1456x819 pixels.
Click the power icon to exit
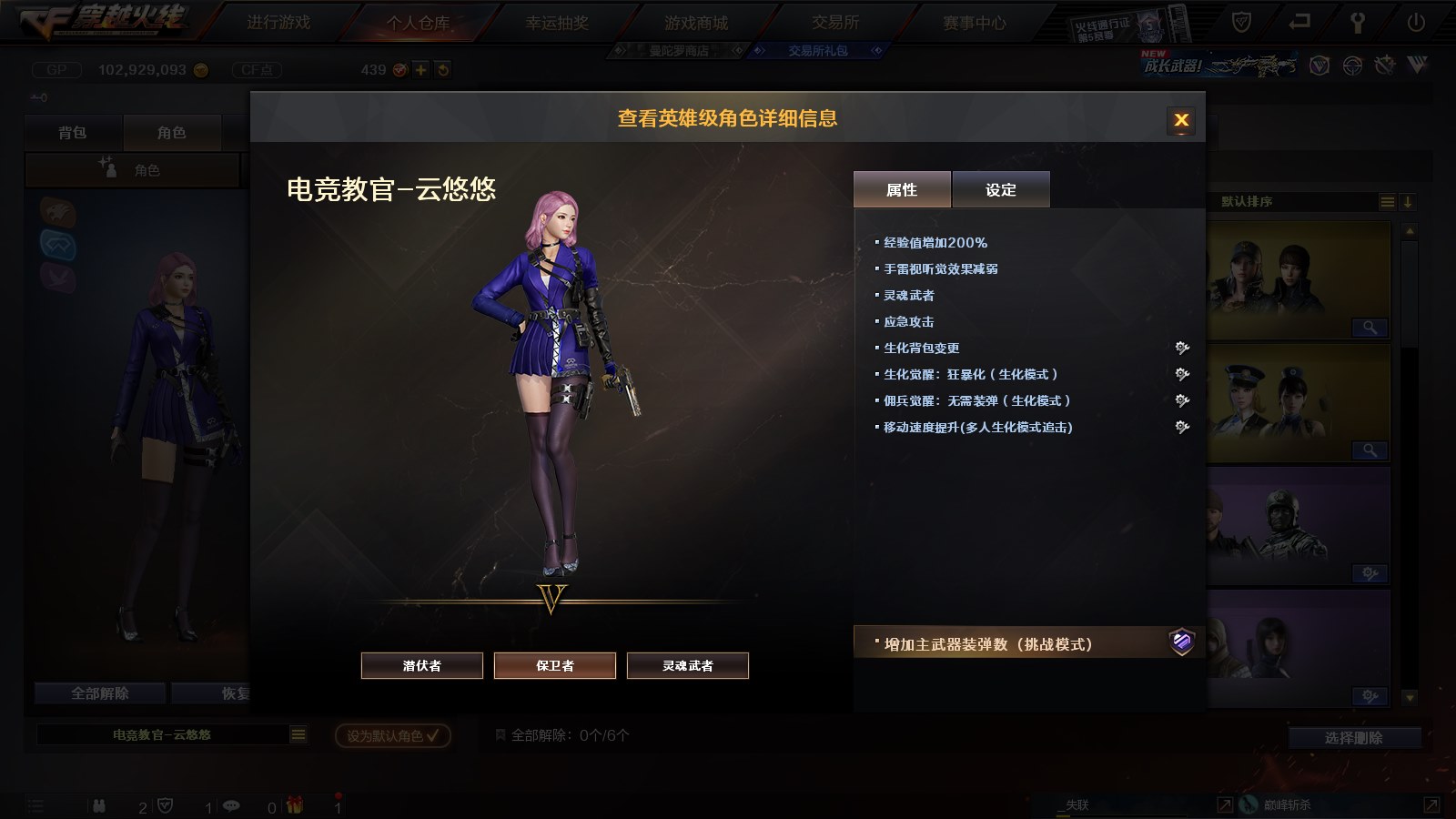click(x=1416, y=22)
